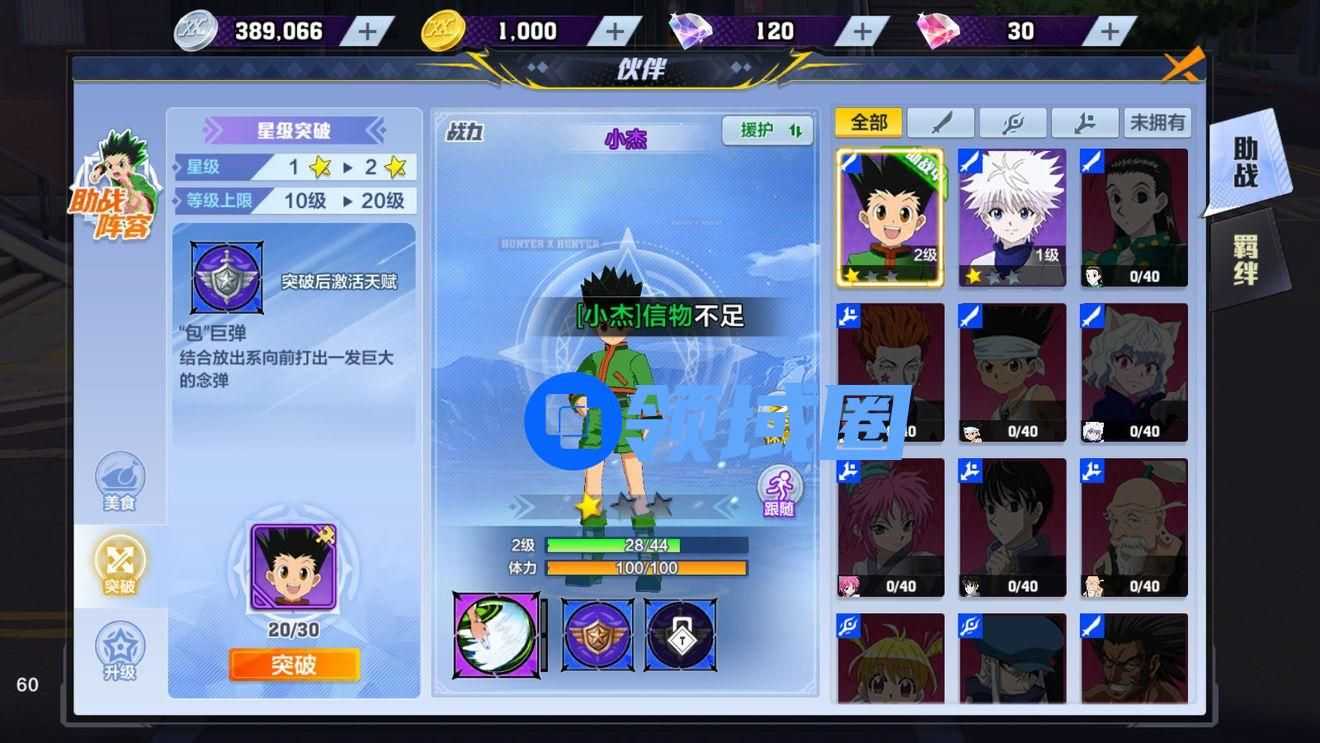Switch to the 升级 level-up section
Image resolution: width=1320 pixels, height=743 pixels.
(x=120, y=651)
